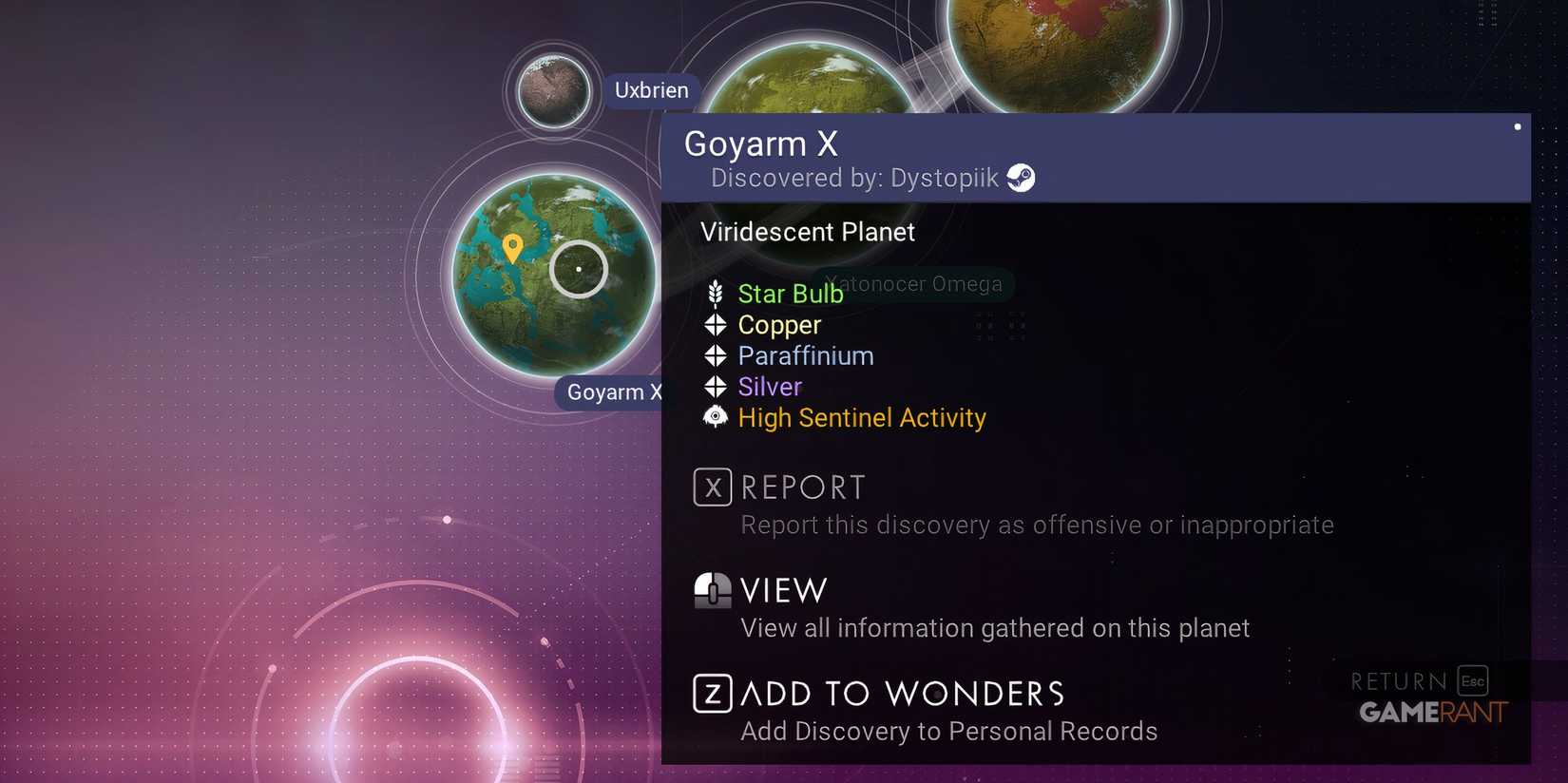Select the Silver resource icon

716,387
